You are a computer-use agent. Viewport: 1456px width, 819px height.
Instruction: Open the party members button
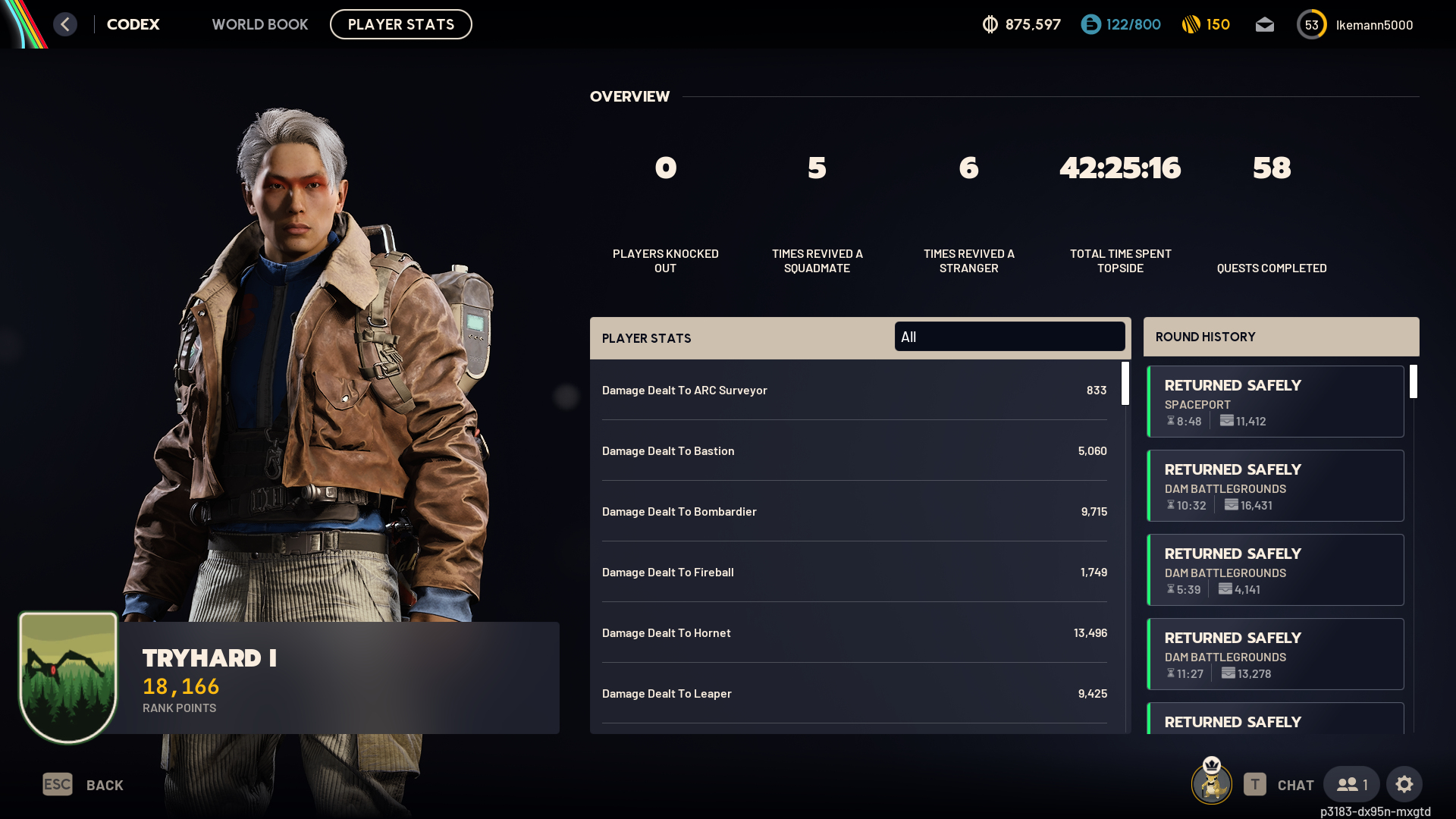(x=1351, y=784)
